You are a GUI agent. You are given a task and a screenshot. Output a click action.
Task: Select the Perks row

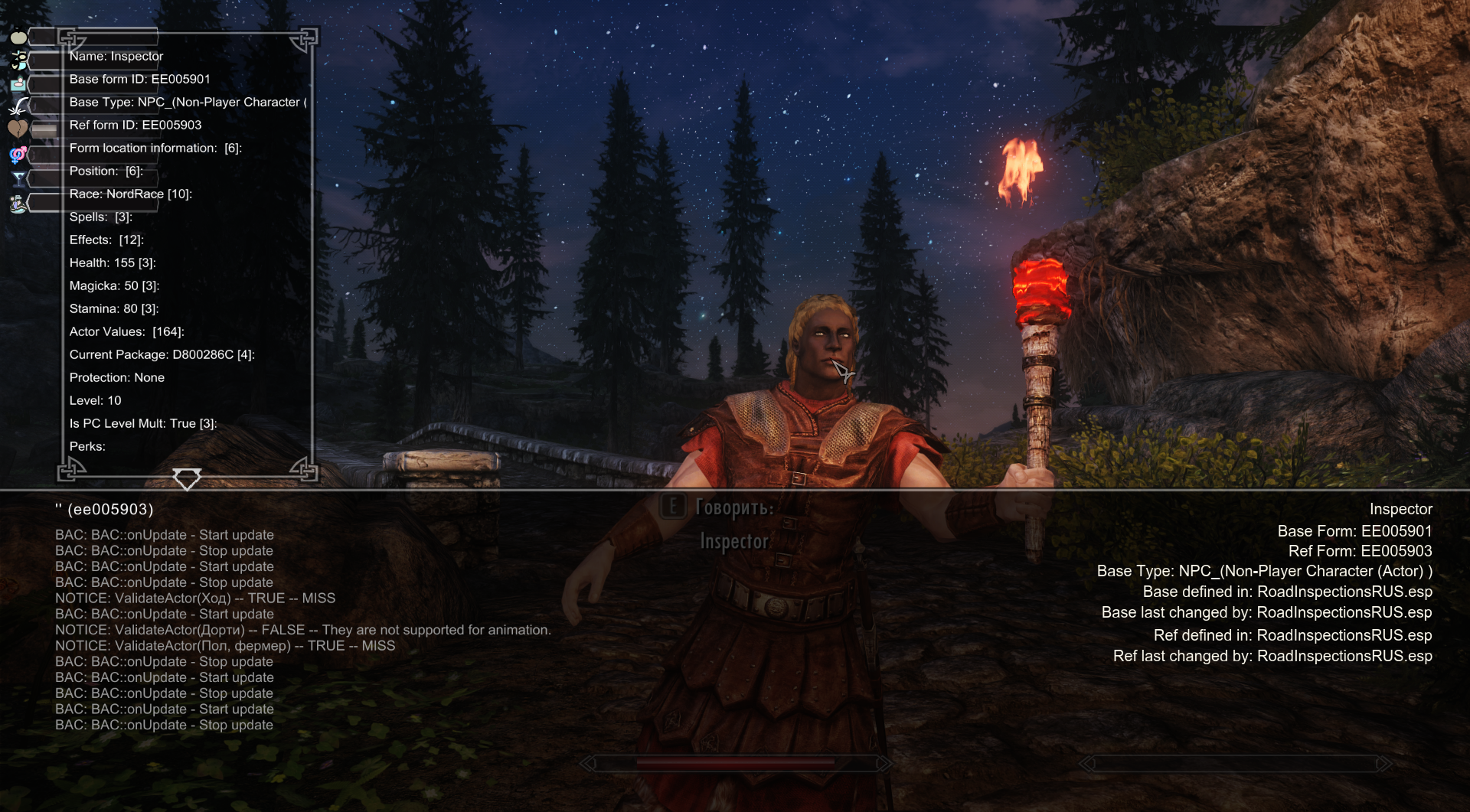87,447
